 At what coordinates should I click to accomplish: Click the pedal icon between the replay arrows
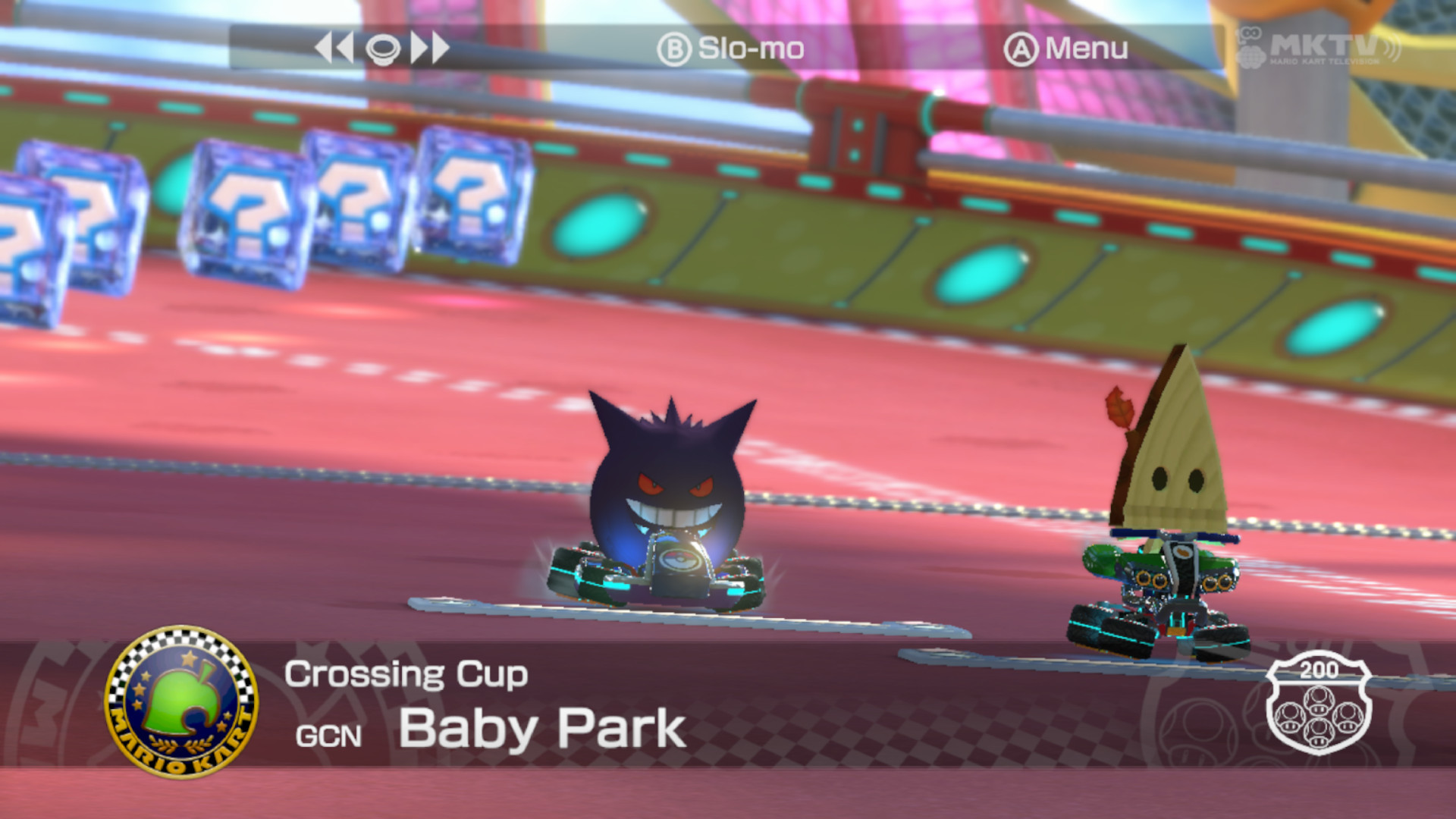point(384,49)
